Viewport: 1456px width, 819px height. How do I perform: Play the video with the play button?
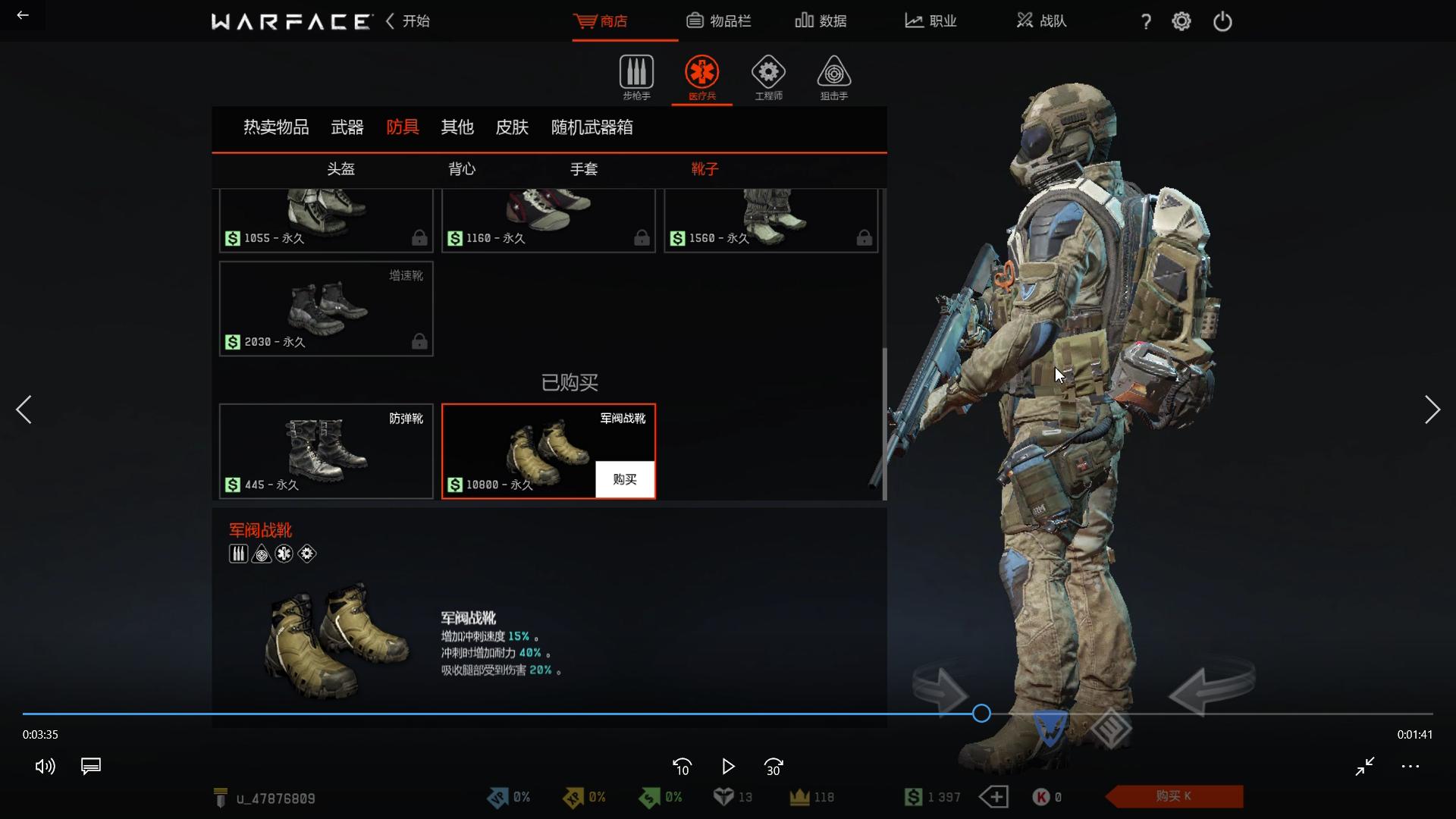pyautogui.click(x=728, y=767)
